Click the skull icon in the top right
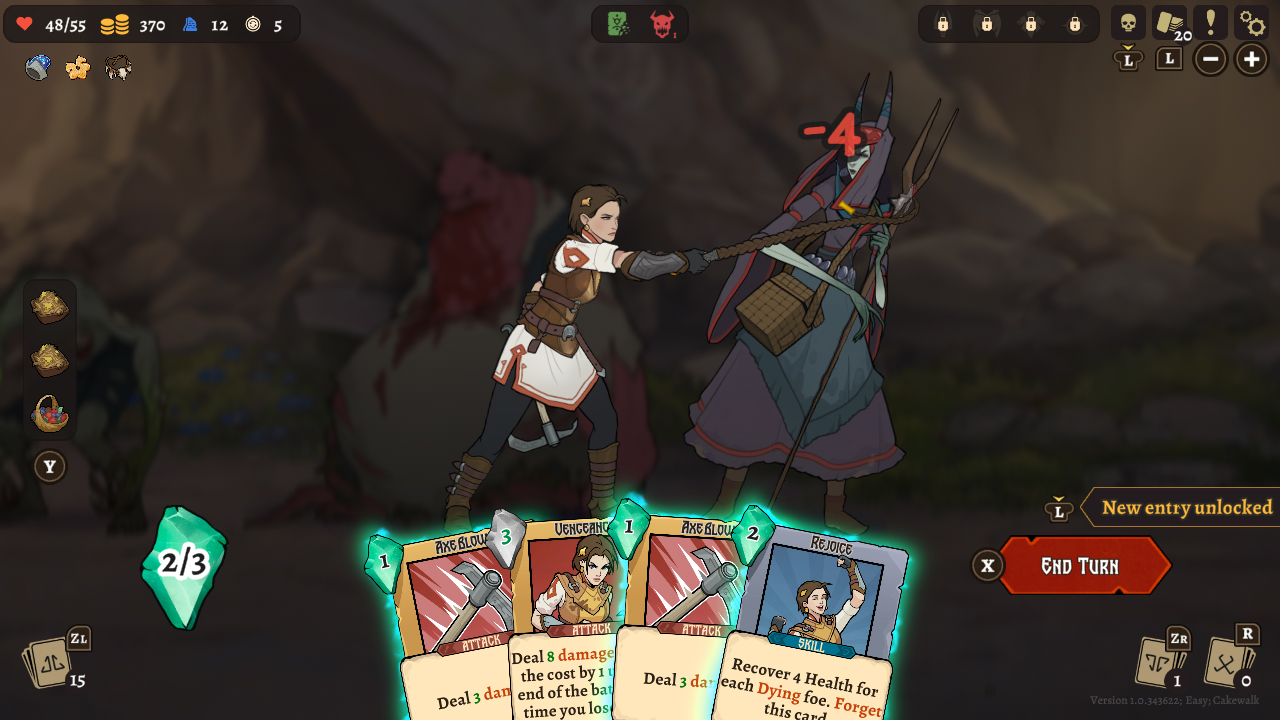The width and height of the screenshot is (1280, 720). 1129,20
